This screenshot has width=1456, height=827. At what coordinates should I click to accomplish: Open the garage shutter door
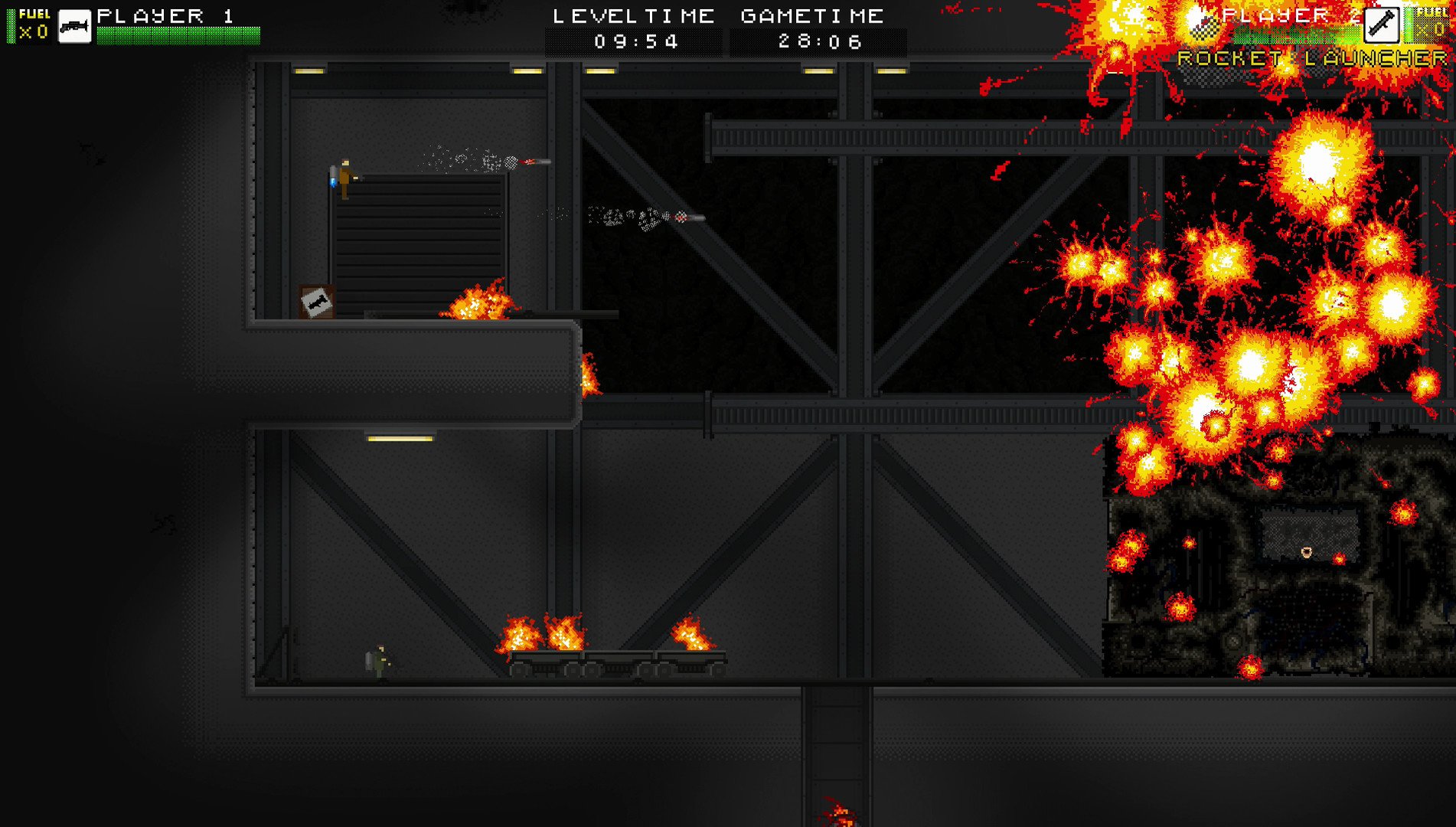(x=419, y=245)
